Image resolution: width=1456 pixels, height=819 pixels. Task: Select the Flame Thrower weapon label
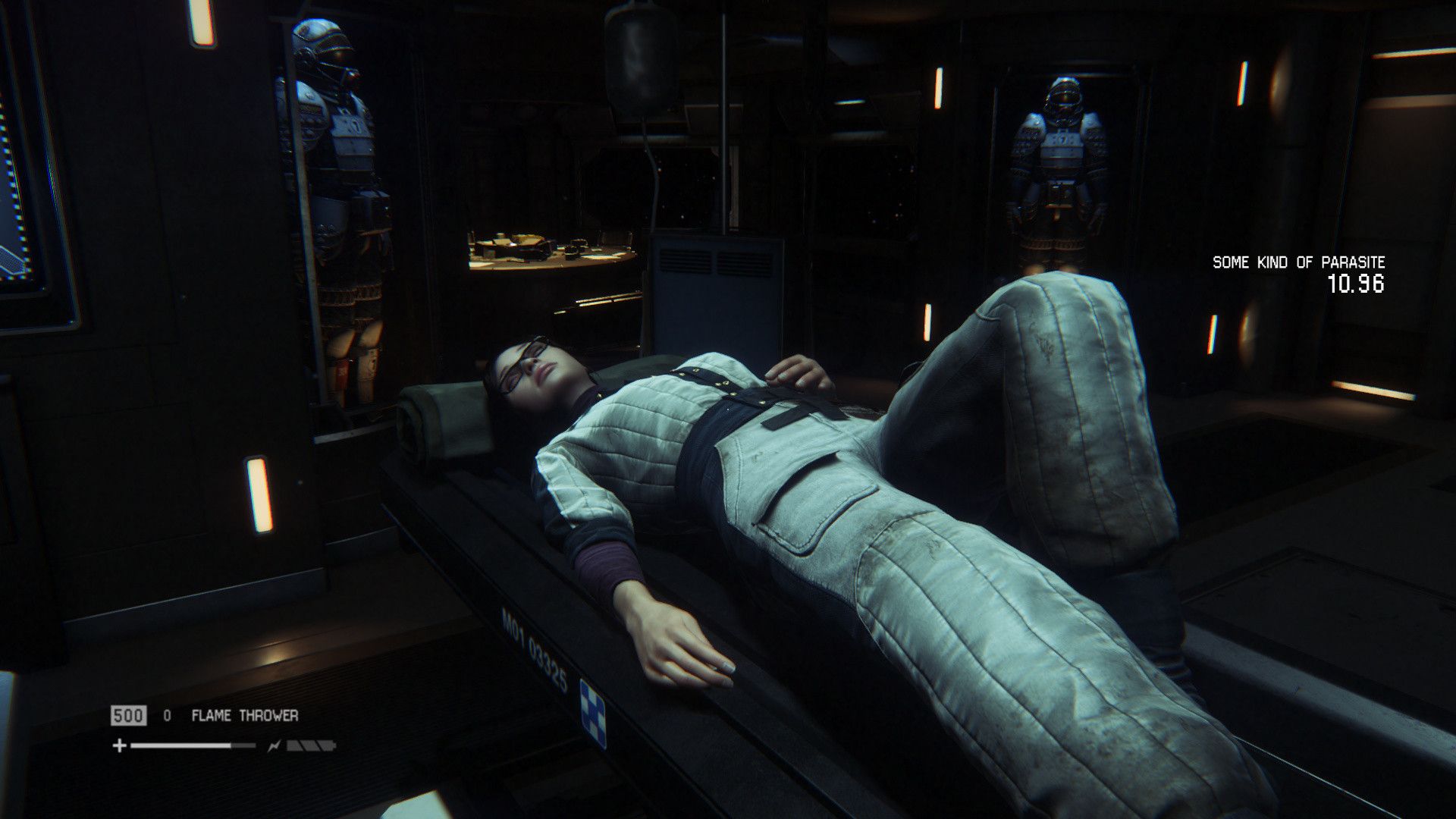pyautogui.click(x=244, y=715)
